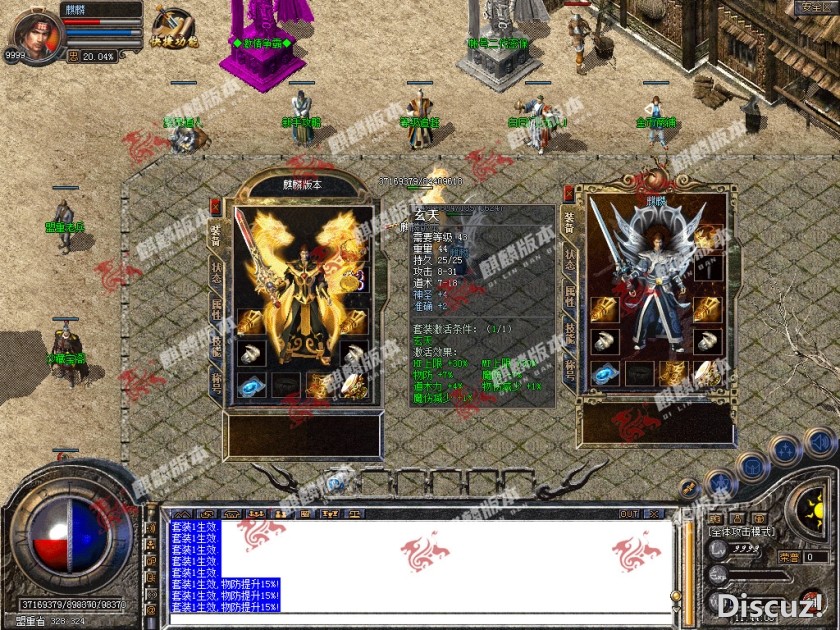The image size is (840, 630).
Task: Close the right character equipment panel
Action: click(568, 191)
